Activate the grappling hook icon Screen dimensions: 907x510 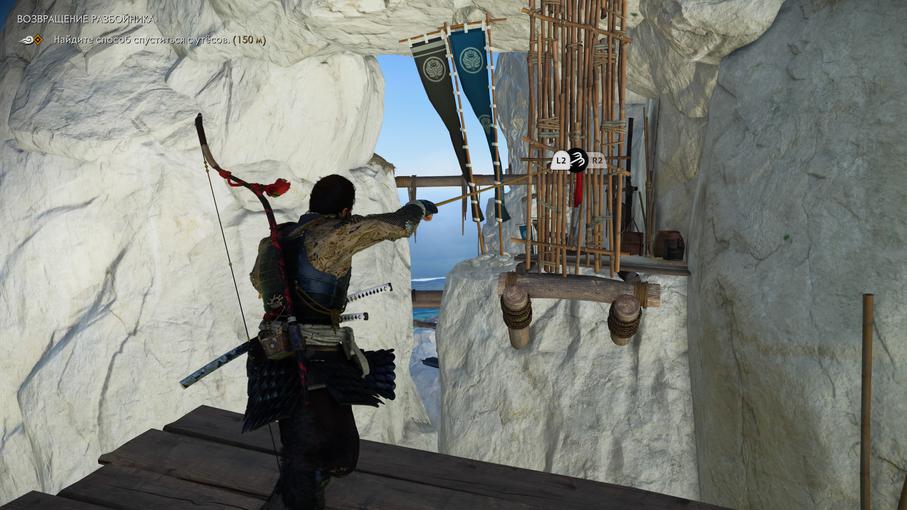point(578,159)
